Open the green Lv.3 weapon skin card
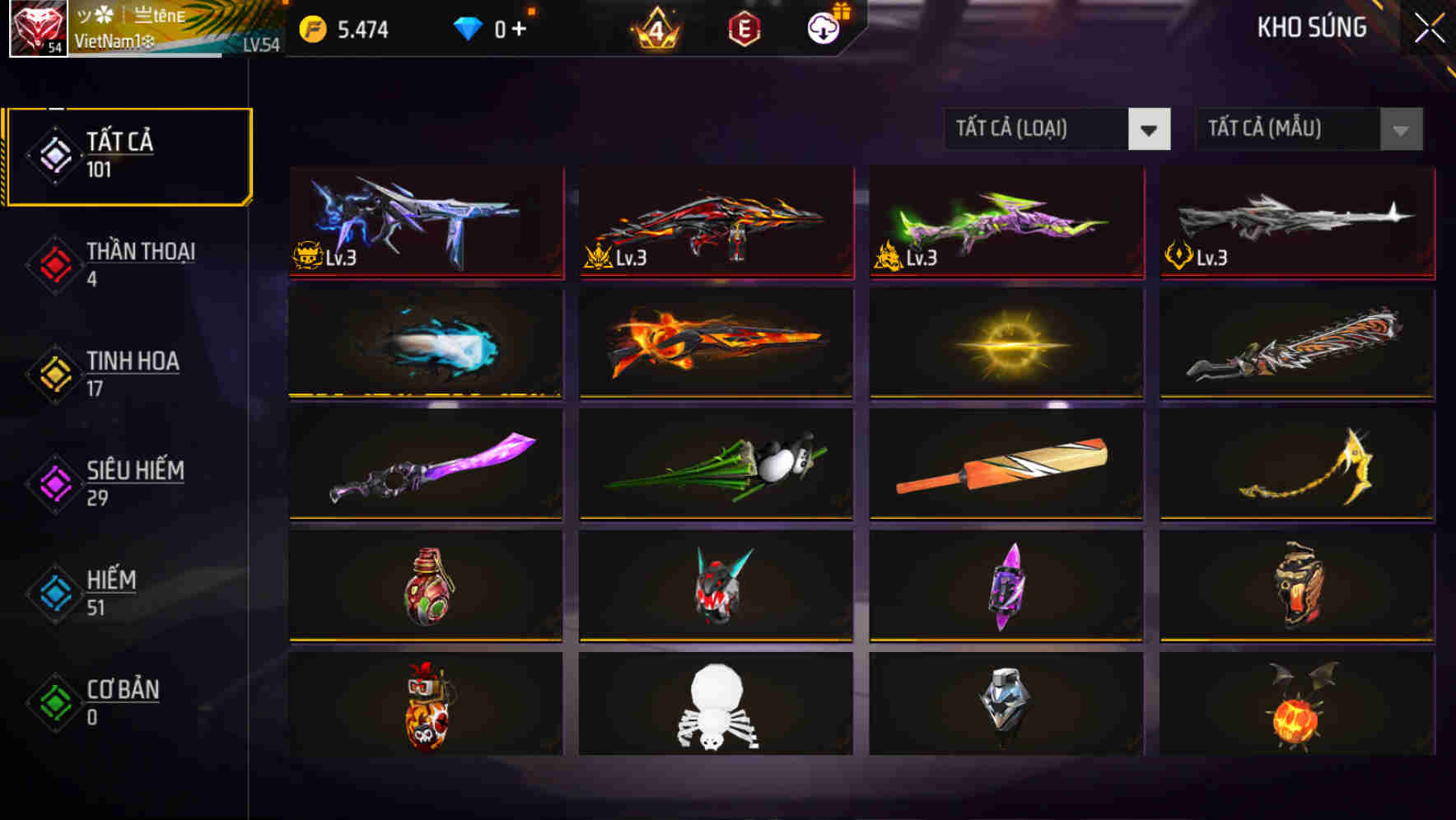 click(x=1006, y=224)
